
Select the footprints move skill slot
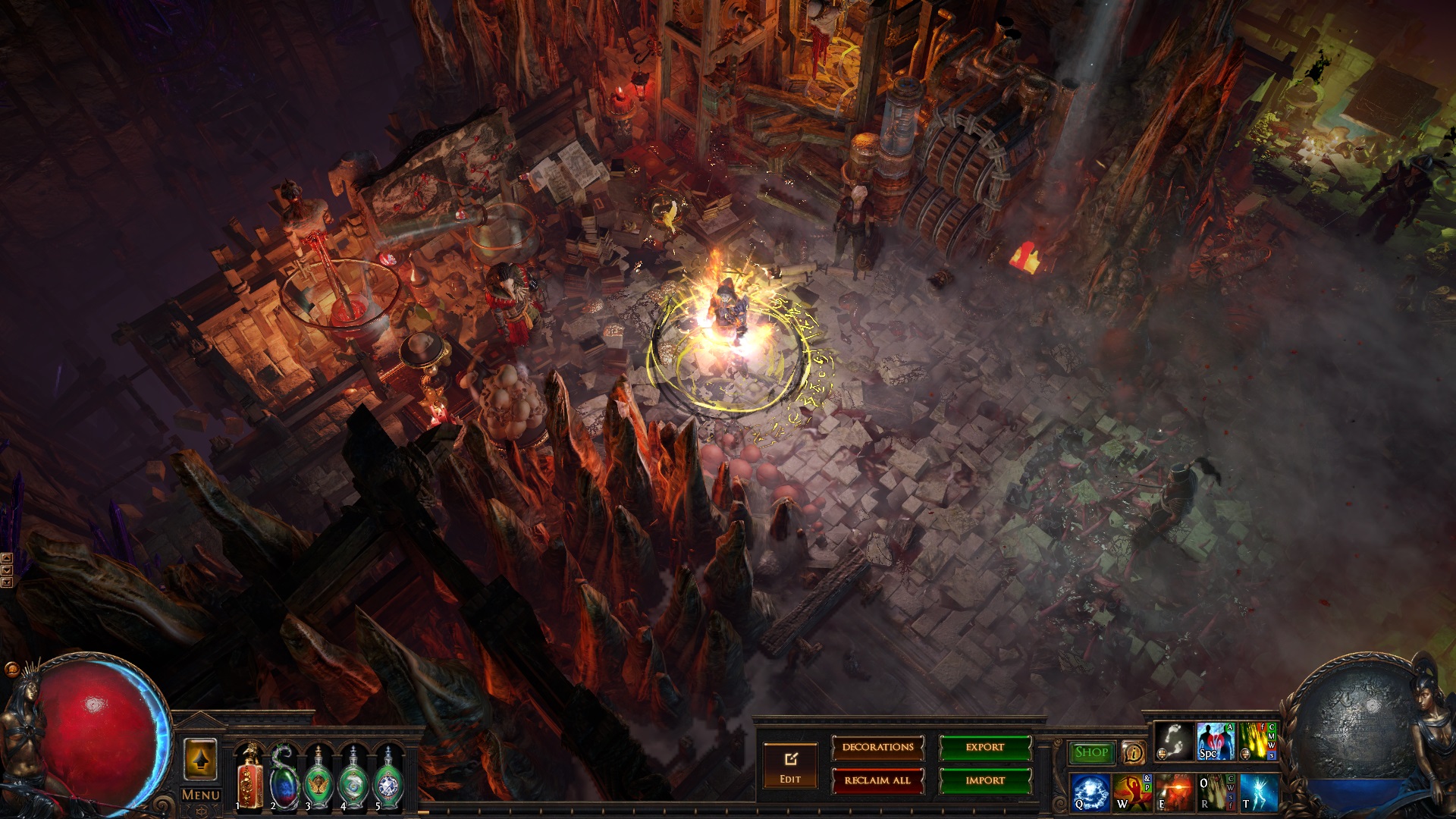pyautogui.click(x=1173, y=741)
